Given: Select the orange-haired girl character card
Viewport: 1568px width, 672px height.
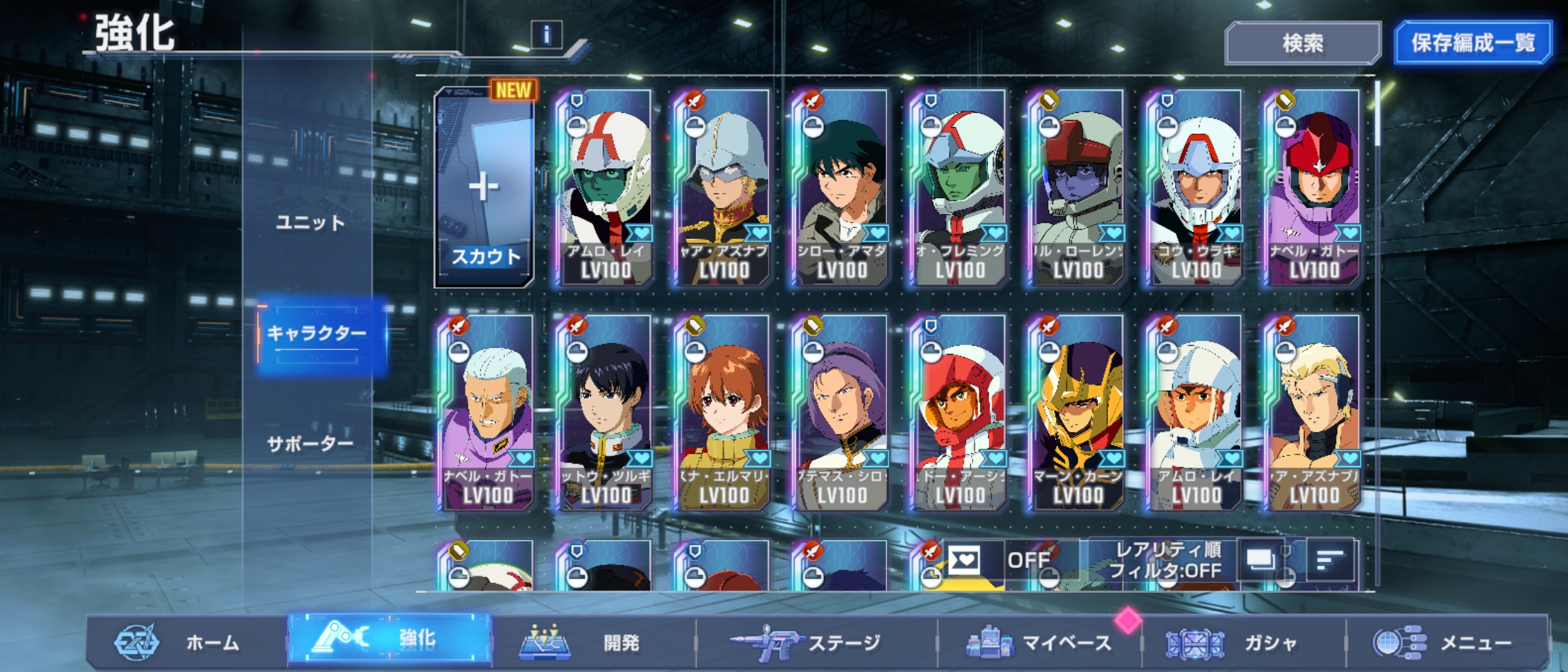Looking at the screenshot, I should pos(724,413).
